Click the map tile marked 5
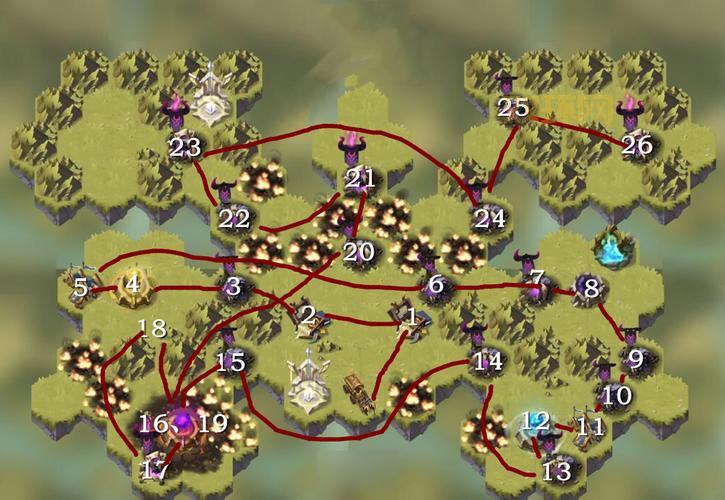 click(x=82, y=288)
